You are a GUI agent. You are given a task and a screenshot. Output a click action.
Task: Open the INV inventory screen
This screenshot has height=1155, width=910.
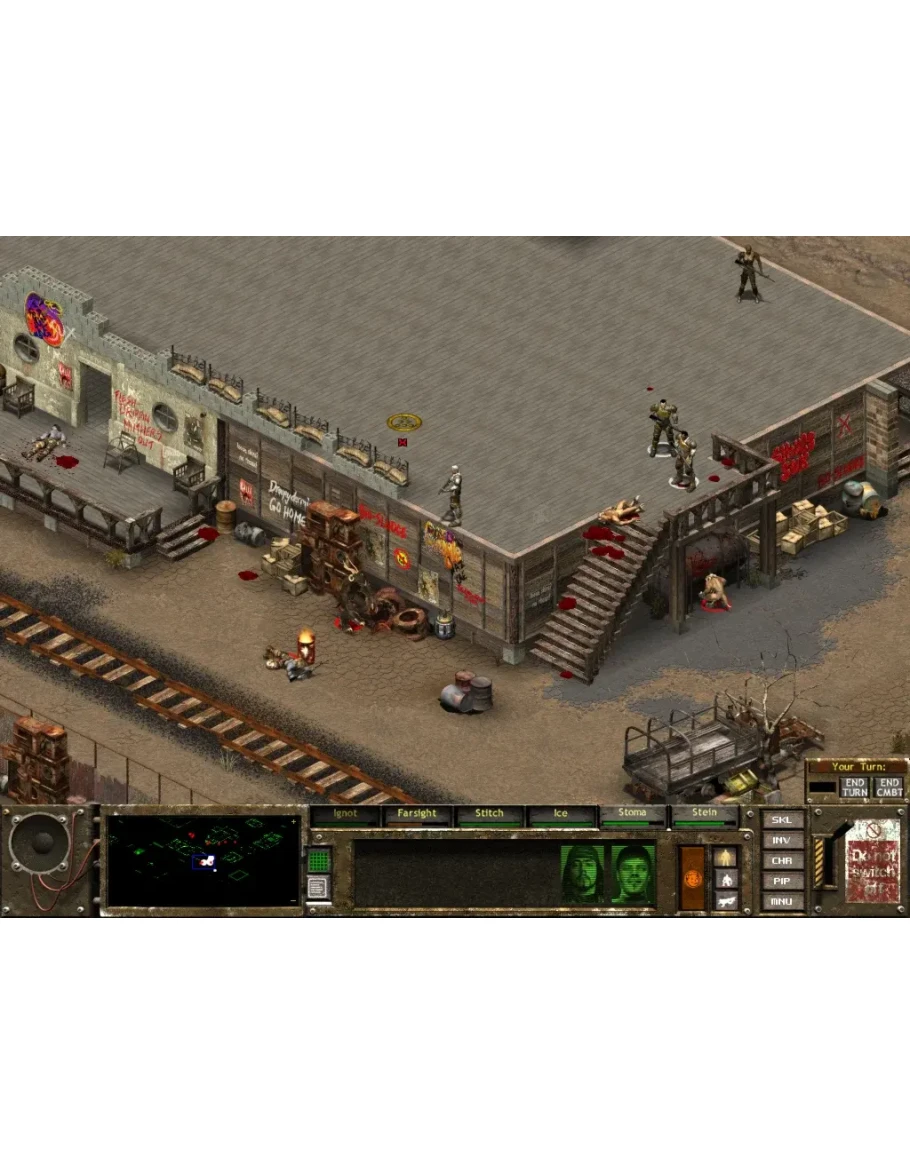(782, 841)
